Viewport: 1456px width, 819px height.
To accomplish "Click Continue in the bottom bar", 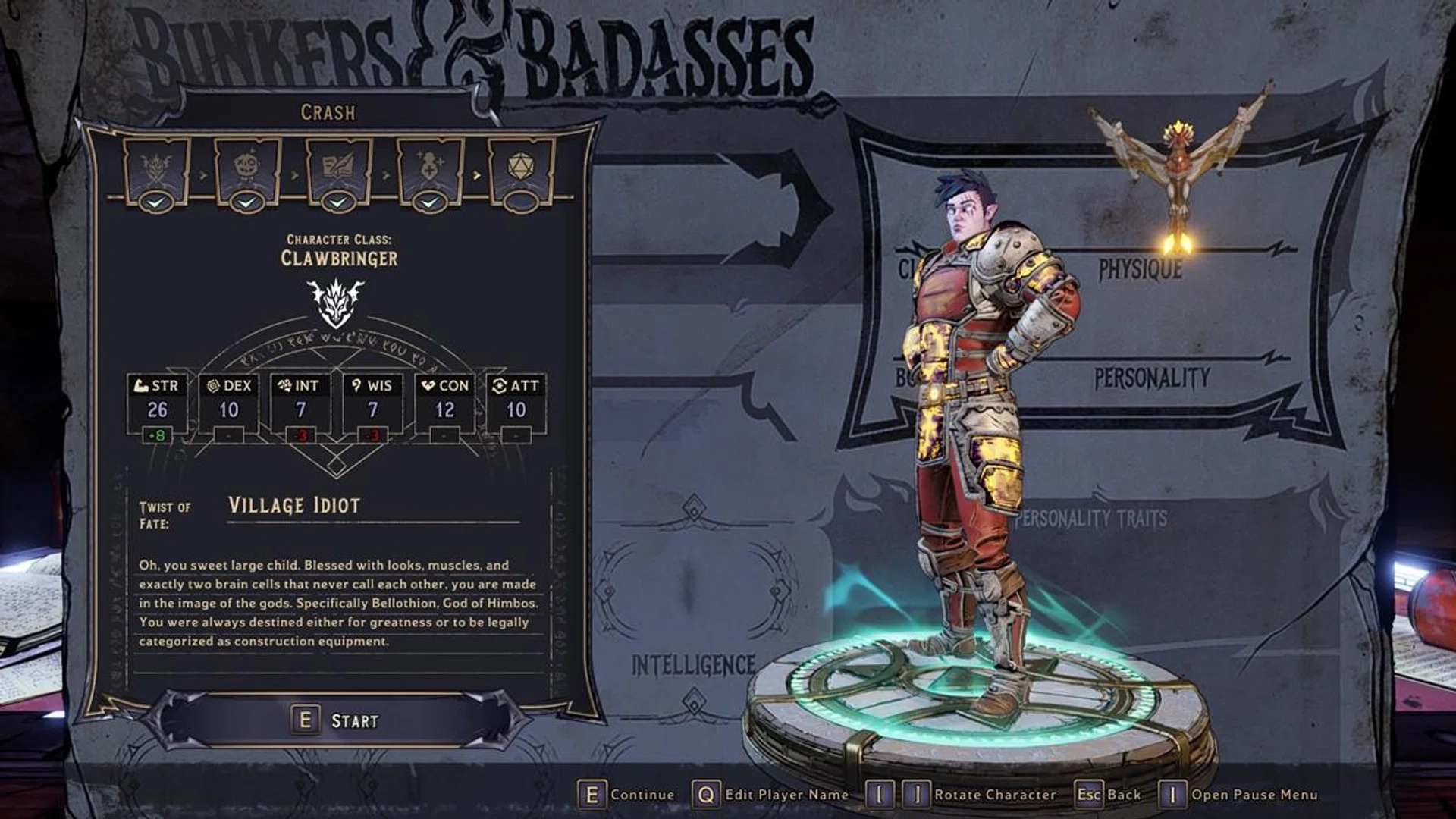I will tap(627, 795).
